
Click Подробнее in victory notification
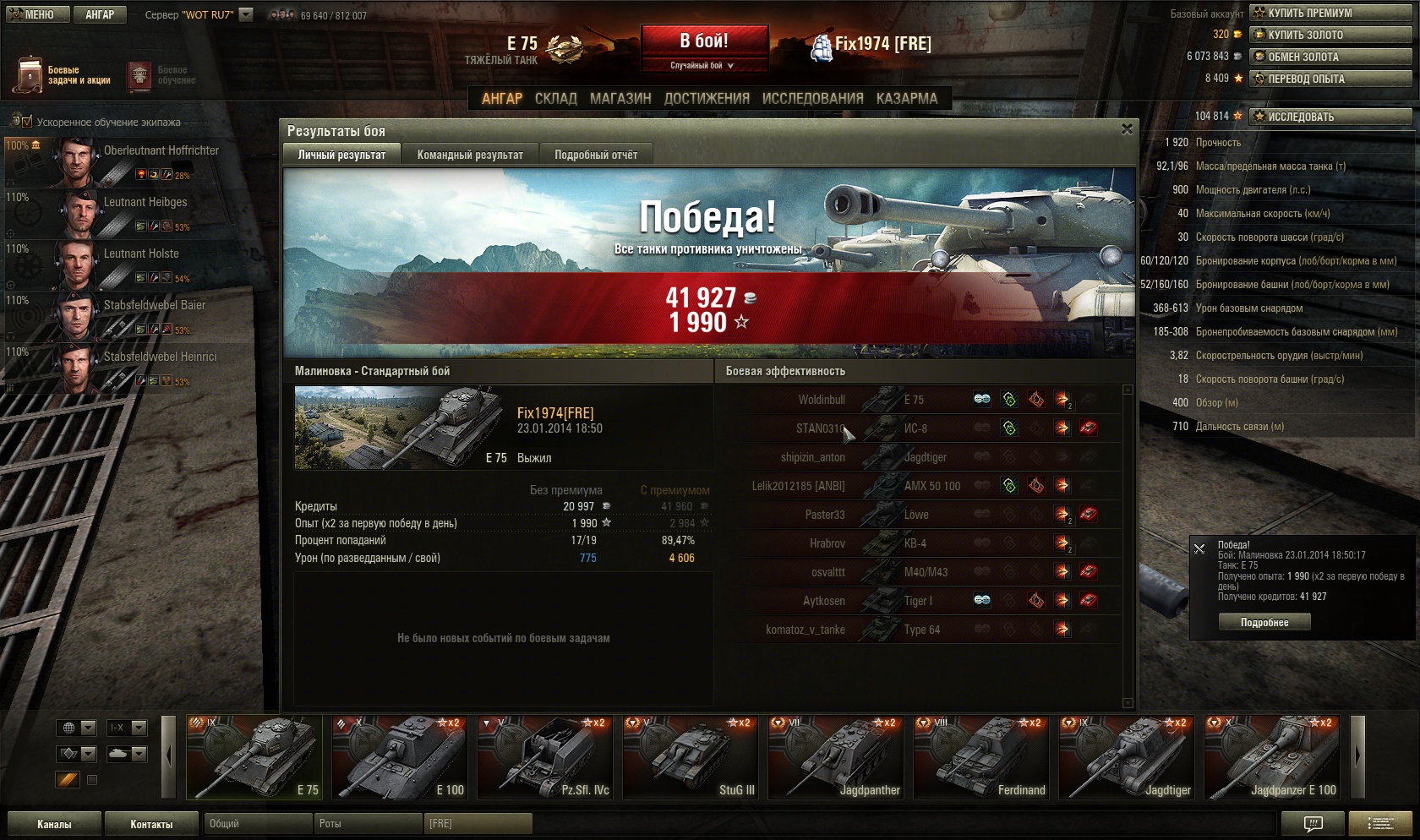coord(1264,623)
